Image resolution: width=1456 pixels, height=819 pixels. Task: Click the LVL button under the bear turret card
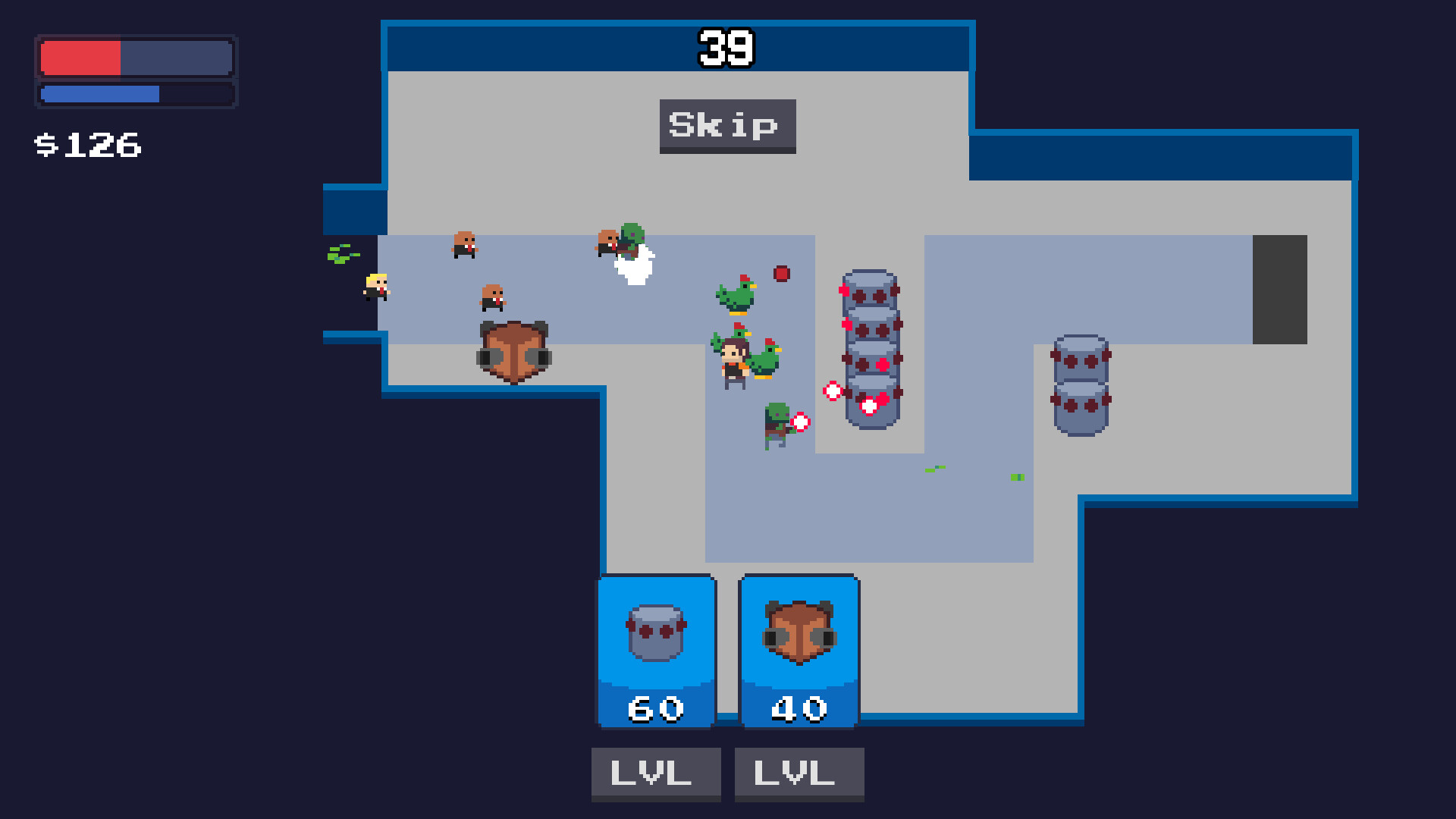click(799, 773)
